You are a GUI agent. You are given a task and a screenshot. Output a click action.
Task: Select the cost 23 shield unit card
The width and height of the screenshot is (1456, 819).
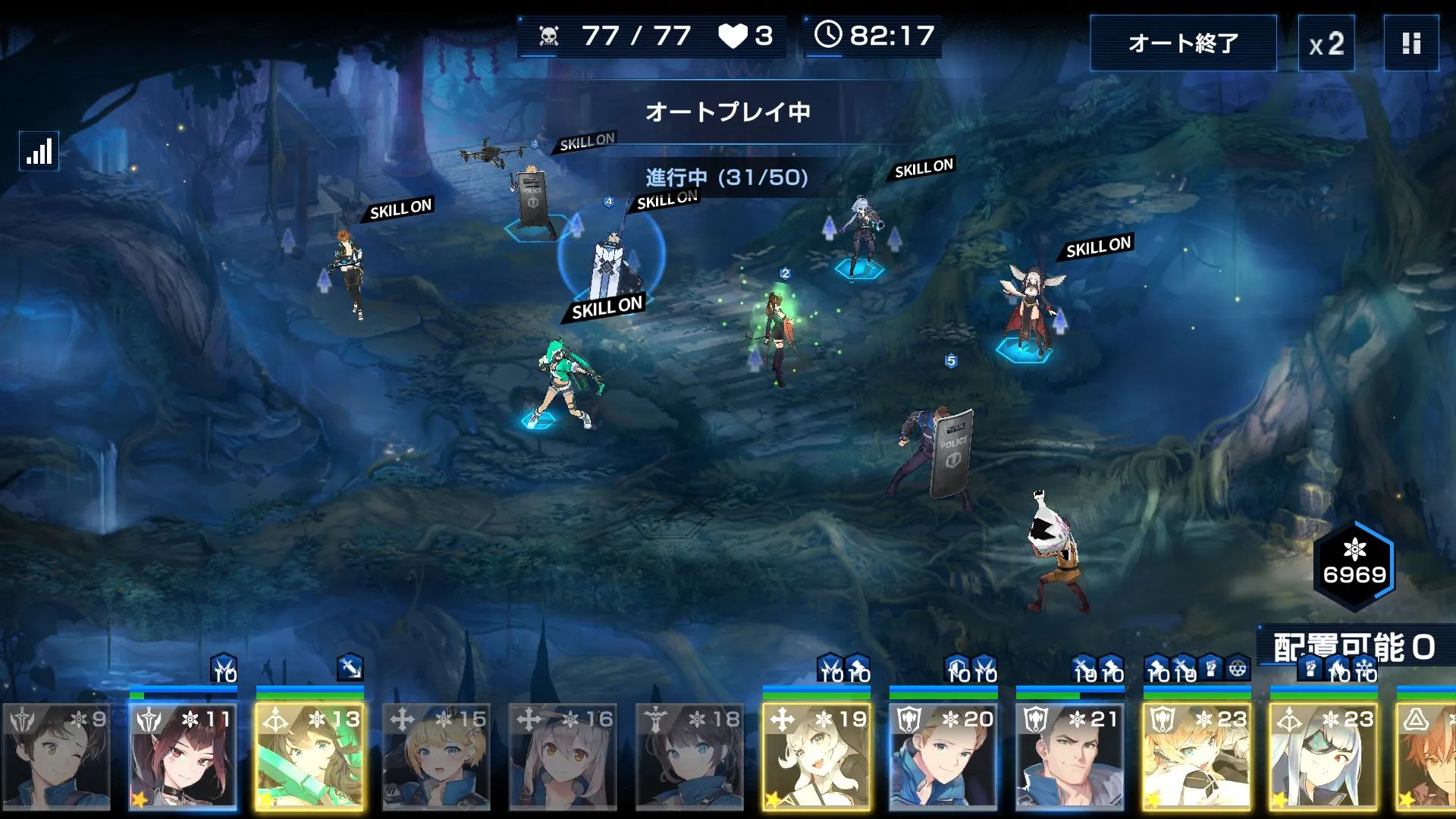[1197, 756]
